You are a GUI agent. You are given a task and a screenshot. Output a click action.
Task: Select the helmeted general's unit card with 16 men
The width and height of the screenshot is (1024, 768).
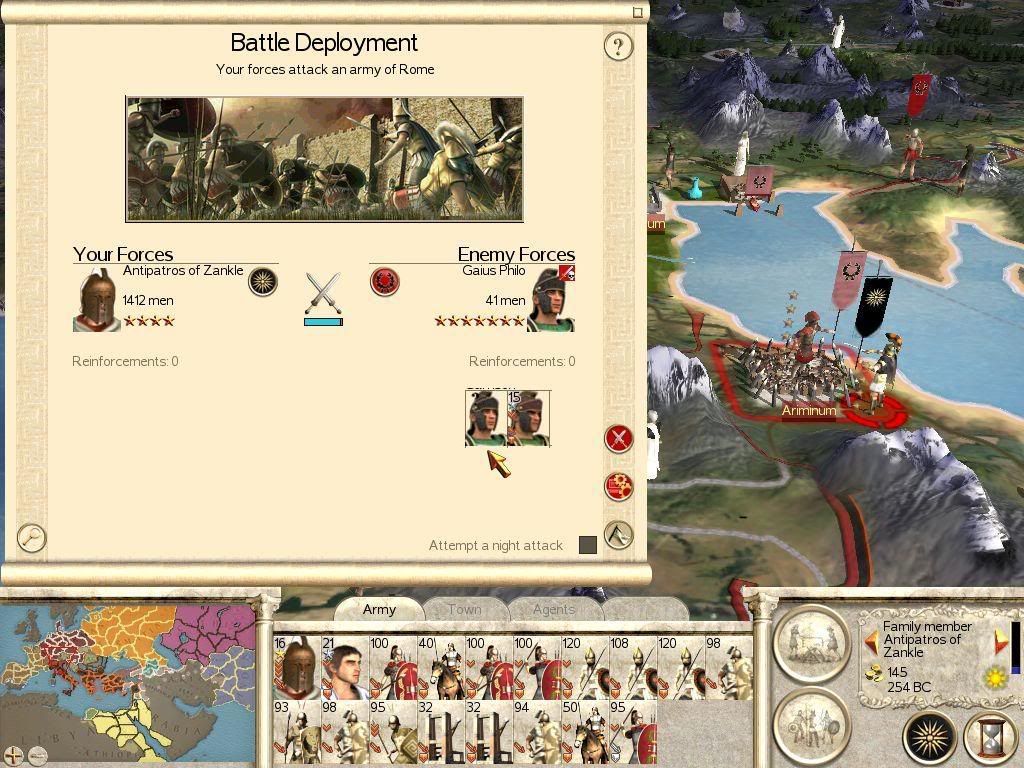tap(297, 667)
